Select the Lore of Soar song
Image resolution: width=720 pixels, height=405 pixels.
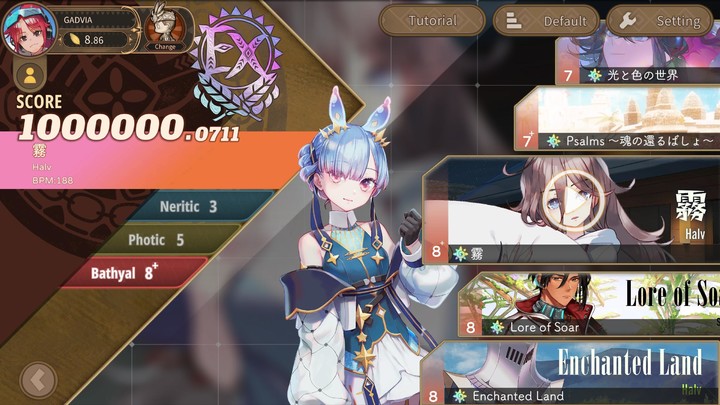click(x=590, y=305)
